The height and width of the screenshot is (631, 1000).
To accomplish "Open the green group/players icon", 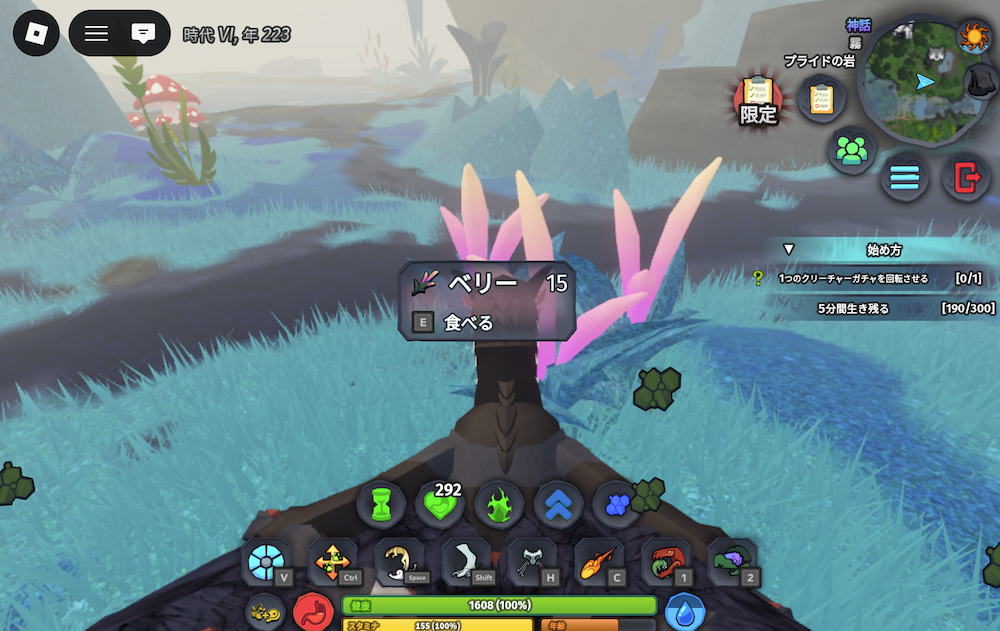I will [851, 151].
